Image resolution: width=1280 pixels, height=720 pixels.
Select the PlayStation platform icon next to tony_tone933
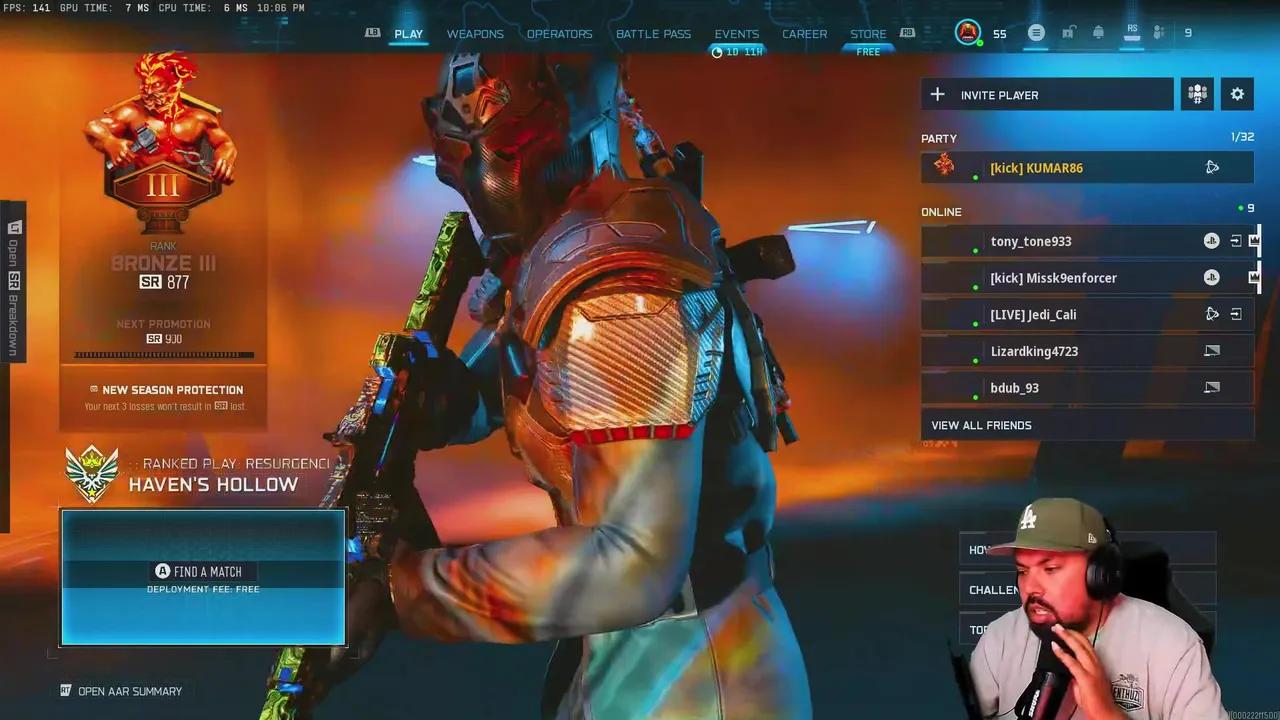point(1211,241)
